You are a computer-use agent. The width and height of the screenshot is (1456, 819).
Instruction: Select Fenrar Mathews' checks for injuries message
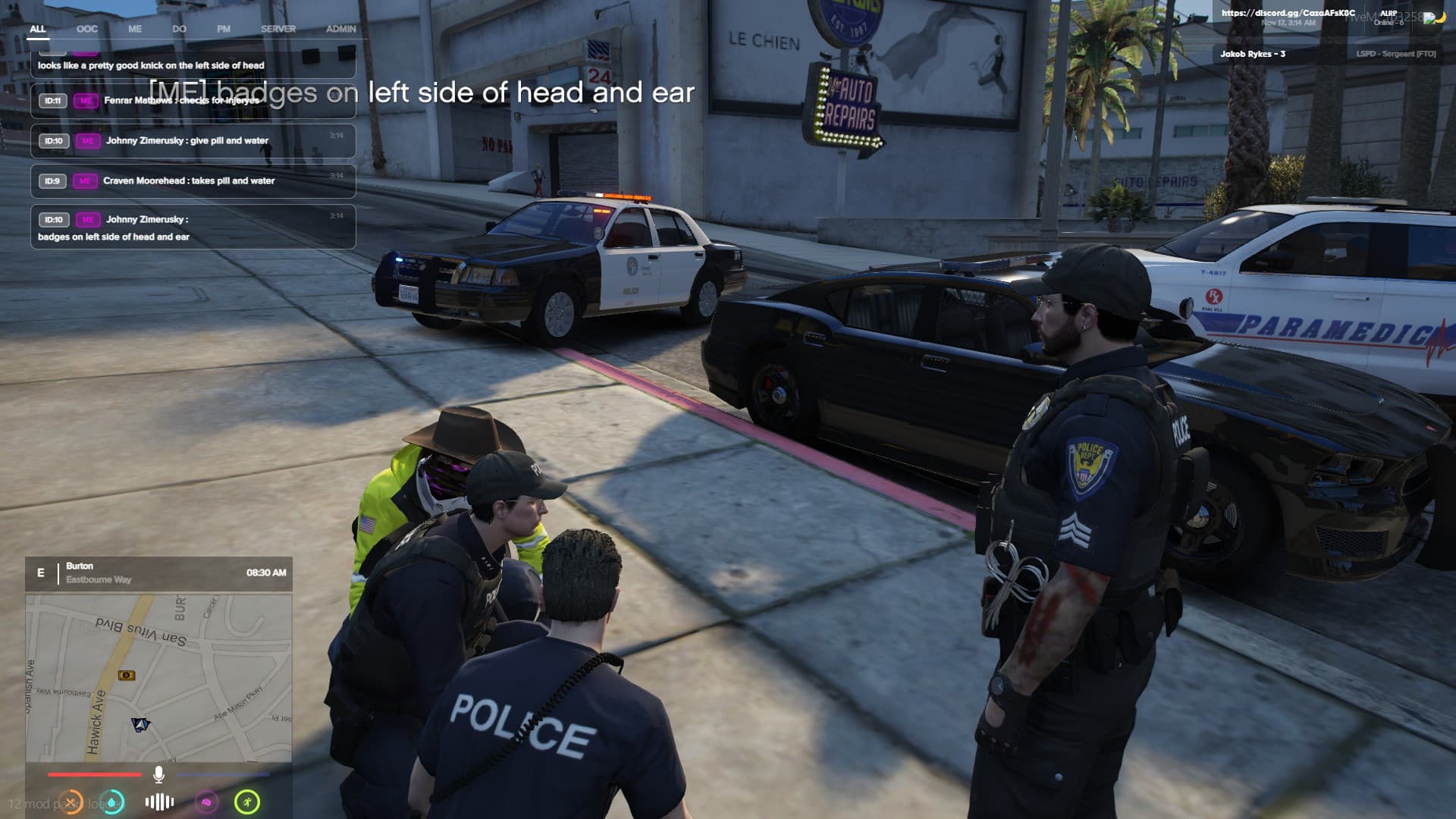tap(193, 100)
